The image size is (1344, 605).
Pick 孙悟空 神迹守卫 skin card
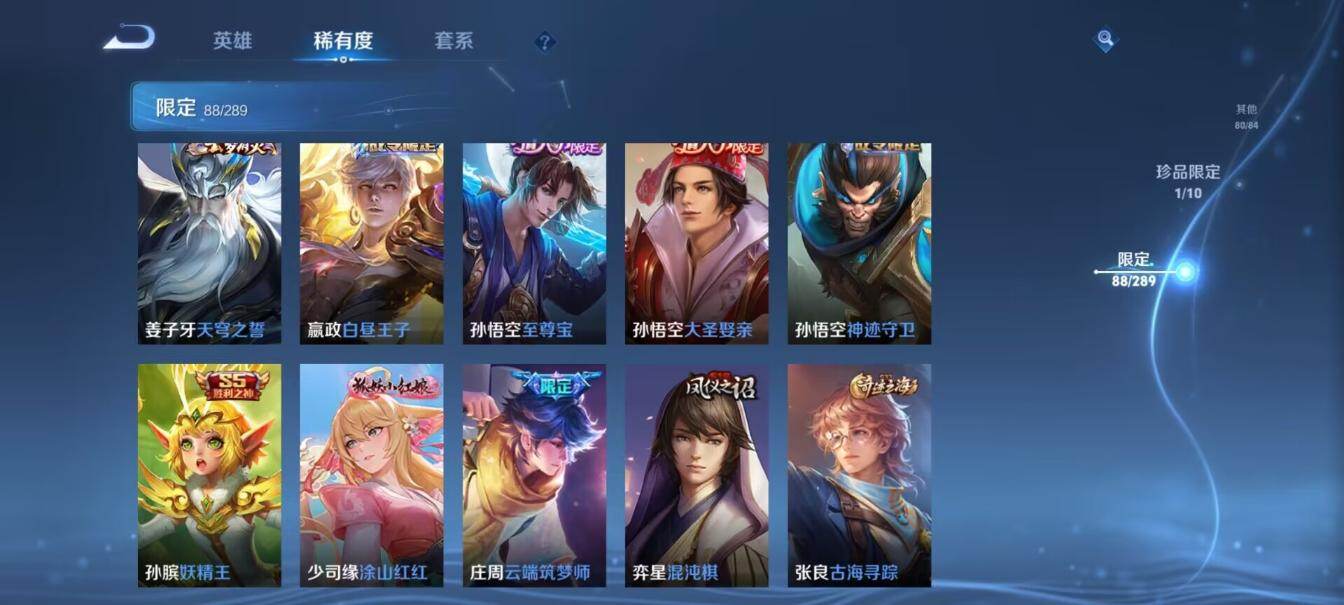coord(859,243)
